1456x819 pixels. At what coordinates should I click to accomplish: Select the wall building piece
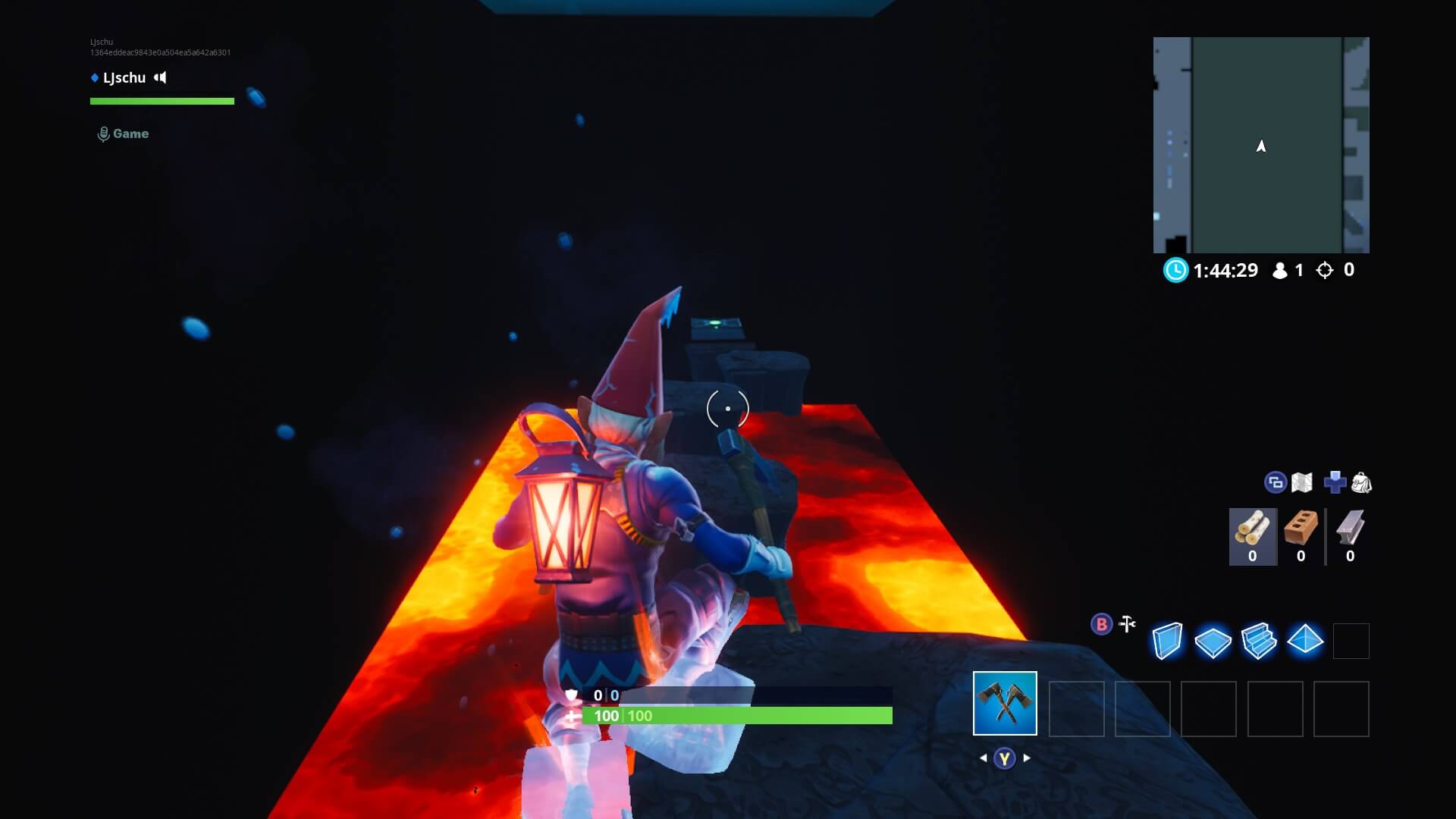[x=1166, y=641]
